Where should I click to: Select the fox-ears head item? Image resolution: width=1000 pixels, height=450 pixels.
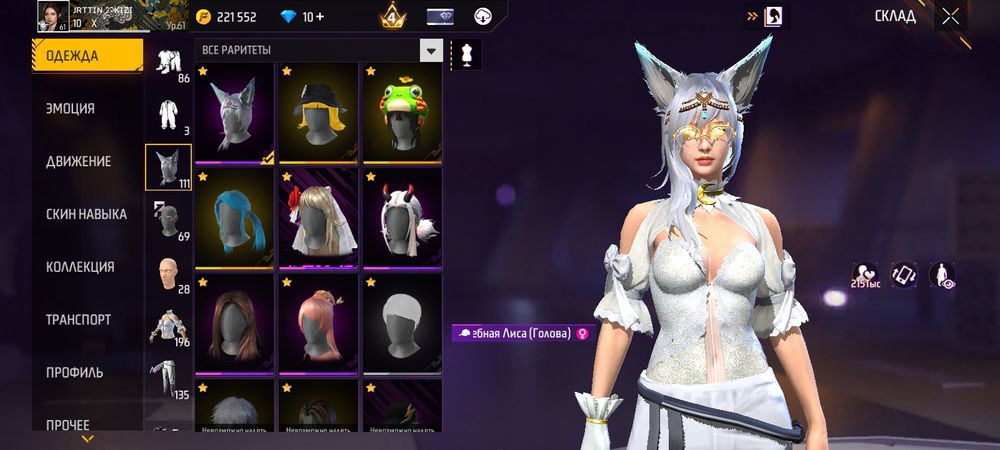pyautogui.click(x=234, y=113)
